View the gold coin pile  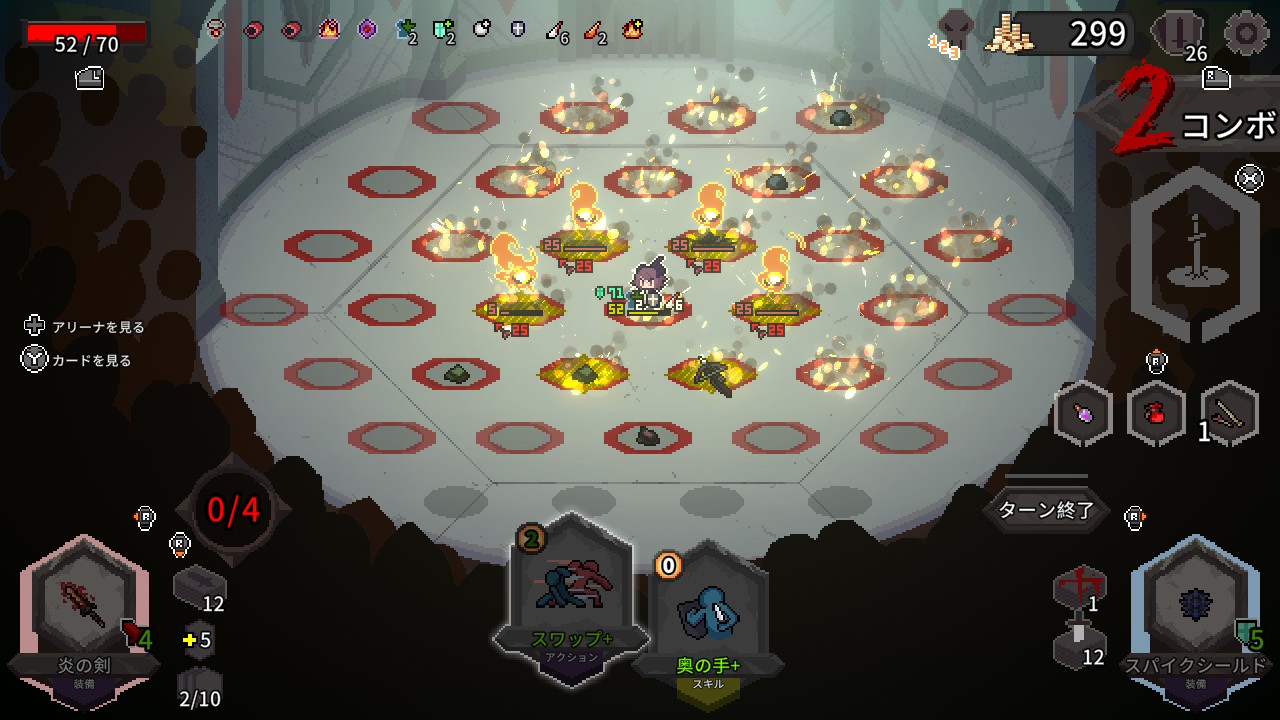(1008, 35)
